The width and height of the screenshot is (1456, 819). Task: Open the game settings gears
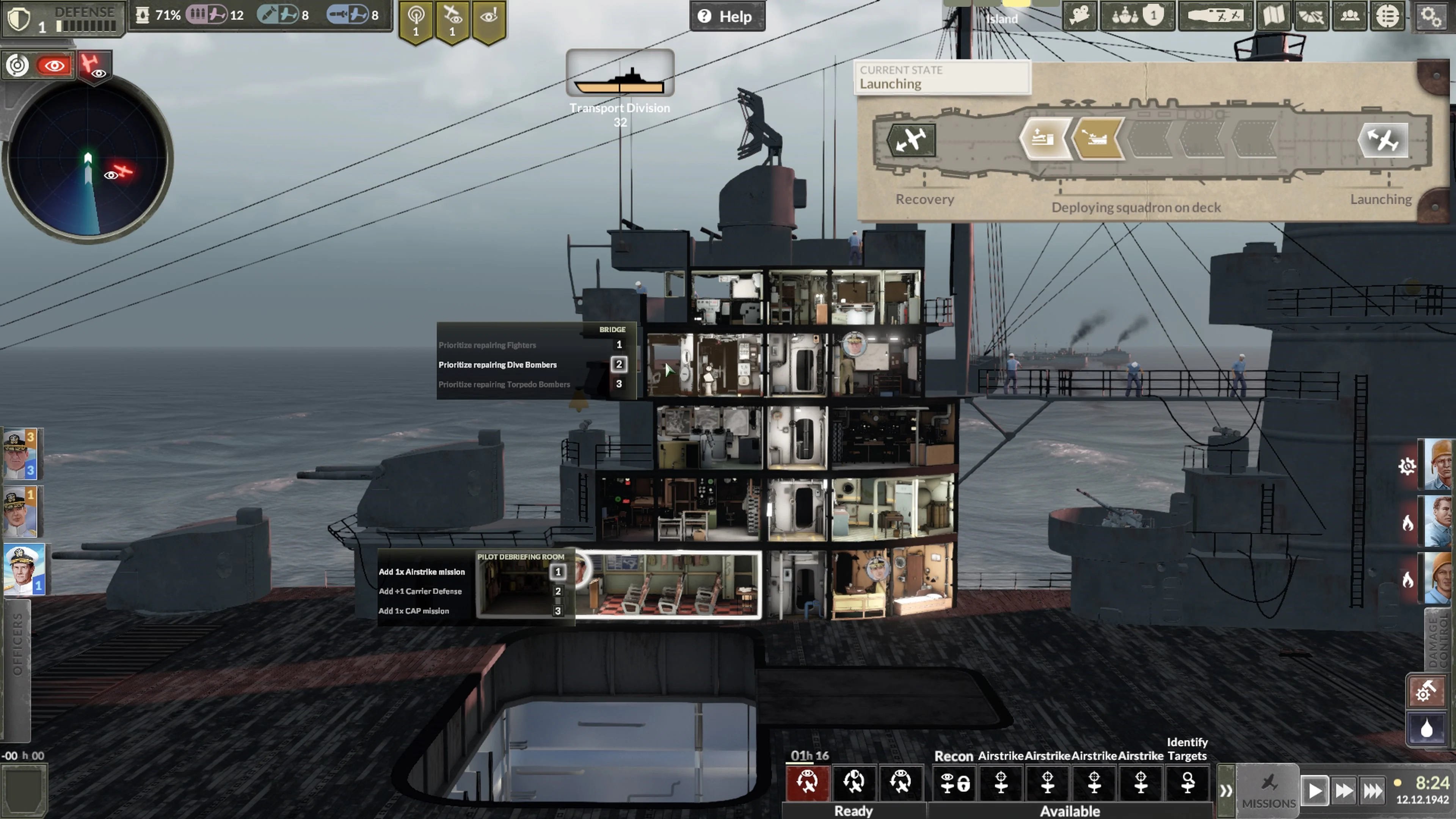1431,17
